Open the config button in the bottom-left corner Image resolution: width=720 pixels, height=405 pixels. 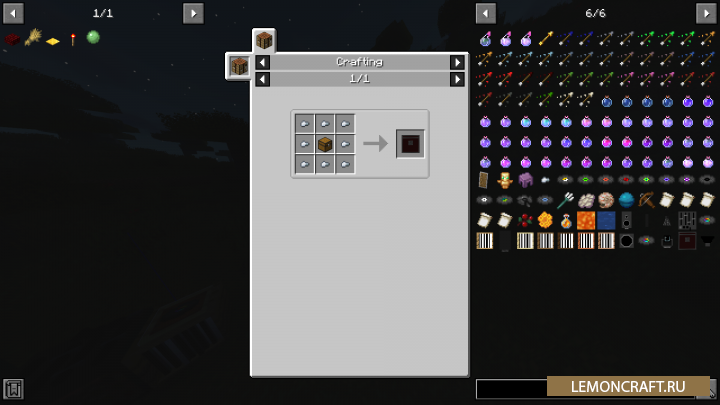13,389
